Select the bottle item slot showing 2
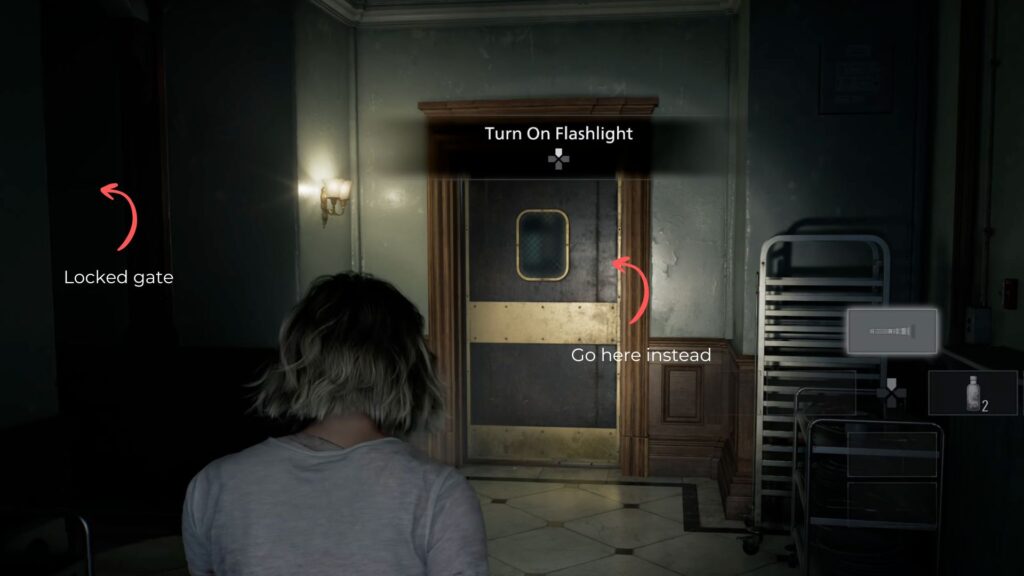Screen dimensions: 1024x576 pyautogui.click(x=972, y=392)
